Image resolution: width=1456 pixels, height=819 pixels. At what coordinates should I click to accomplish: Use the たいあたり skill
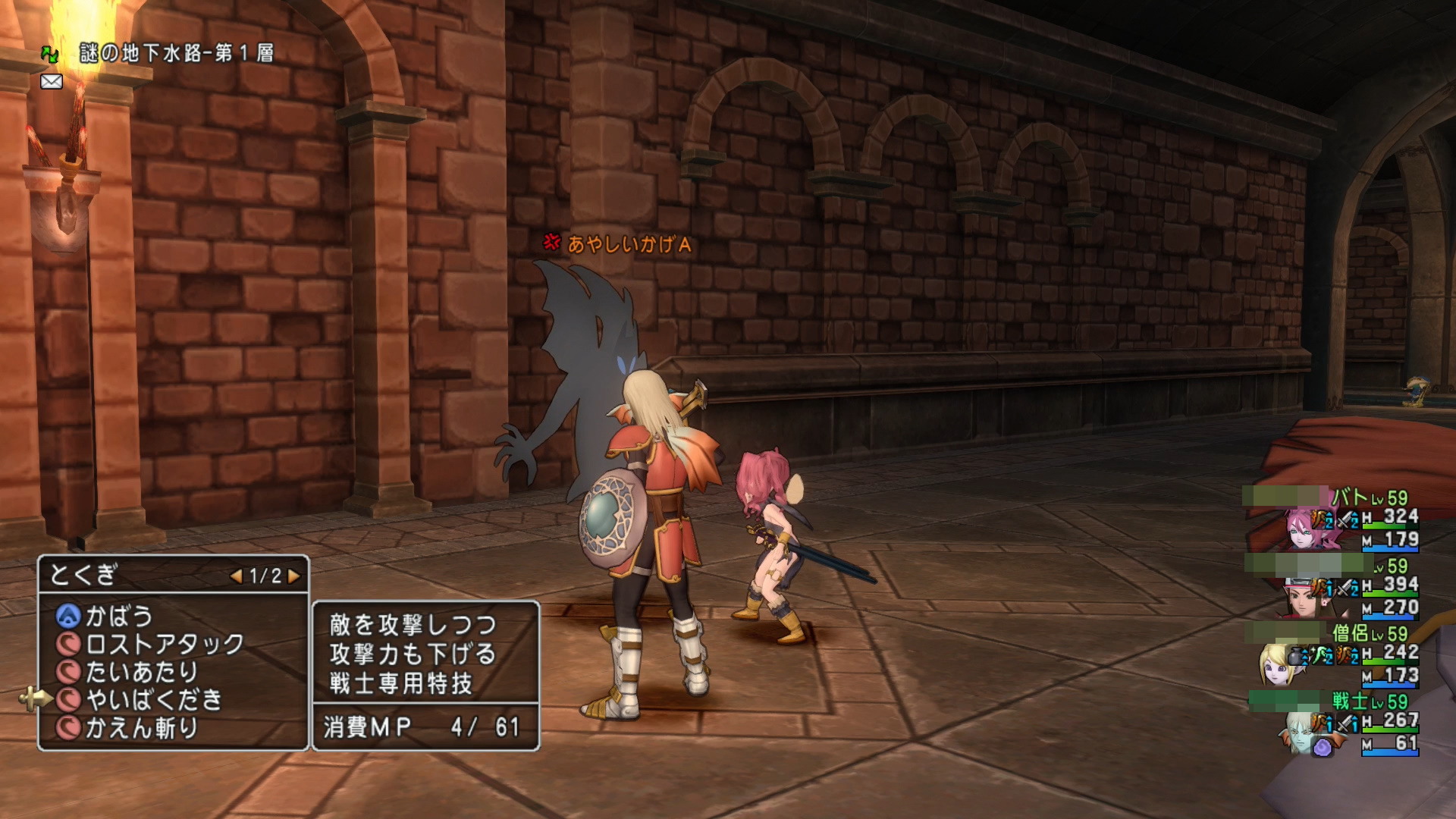(141, 672)
